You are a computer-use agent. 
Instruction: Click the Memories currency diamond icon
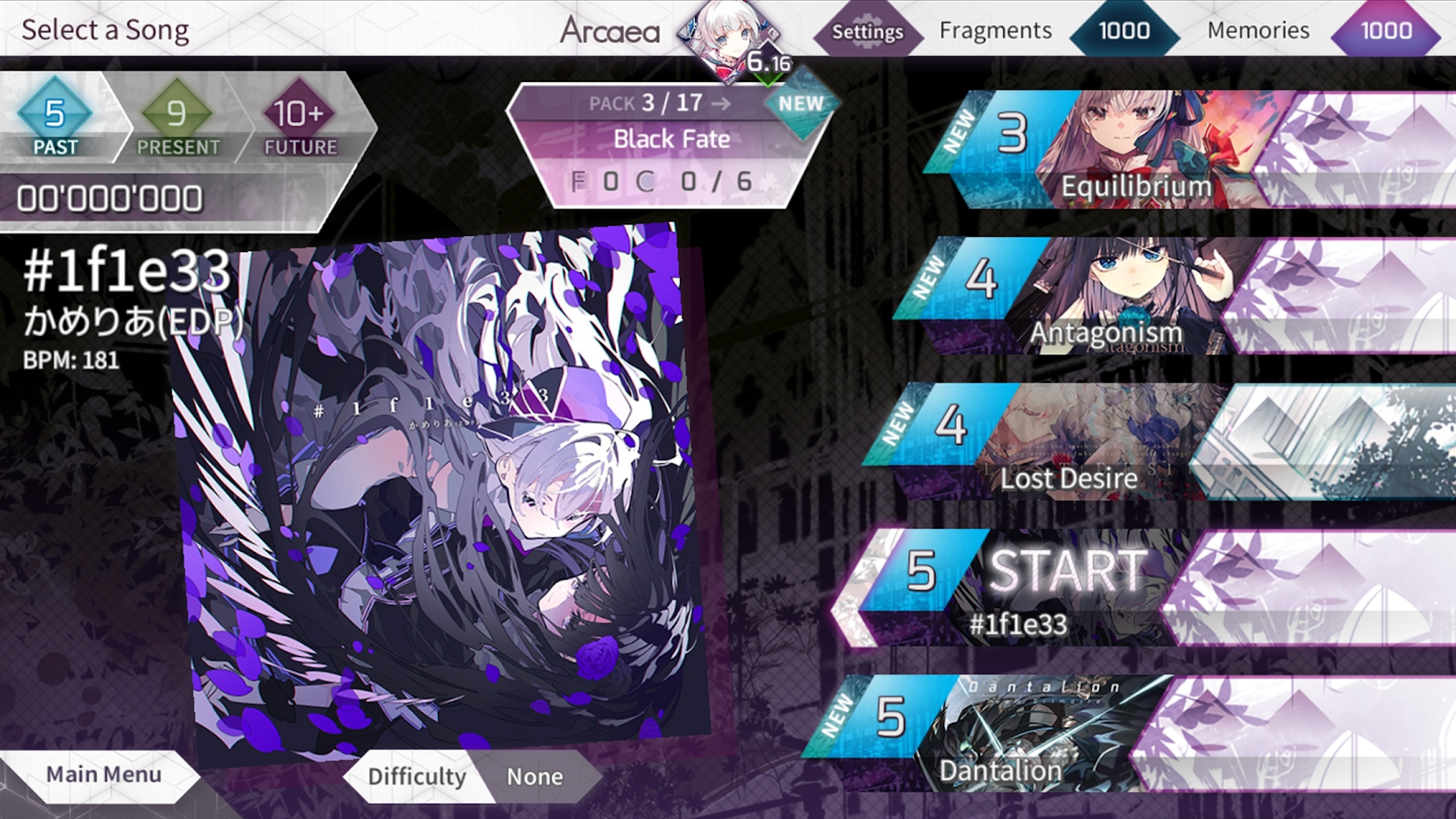coord(1386,31)
